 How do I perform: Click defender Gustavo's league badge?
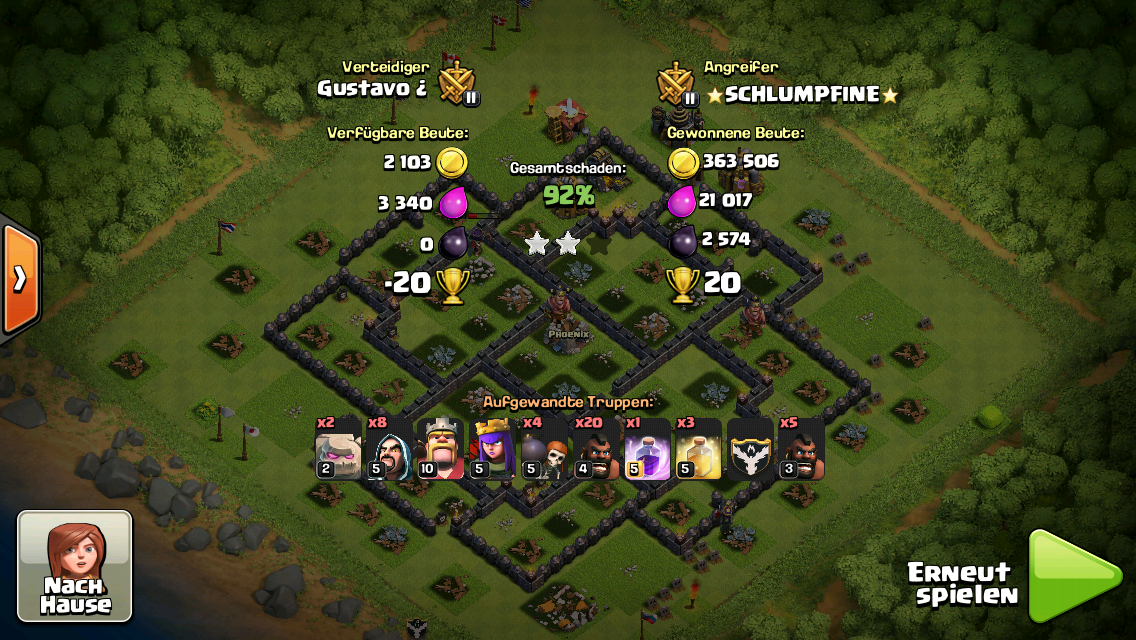[460, 84]
